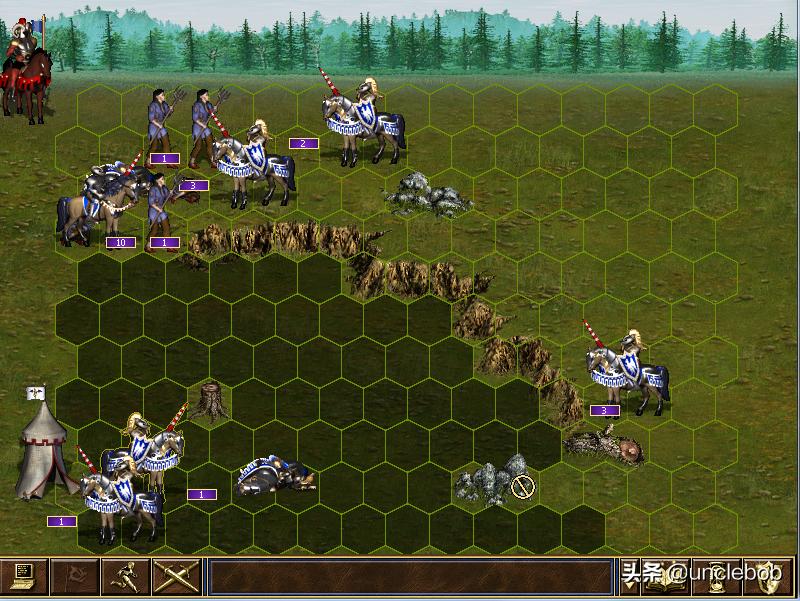
Task: Retreat using the running man button
Action: coord(126,577)
